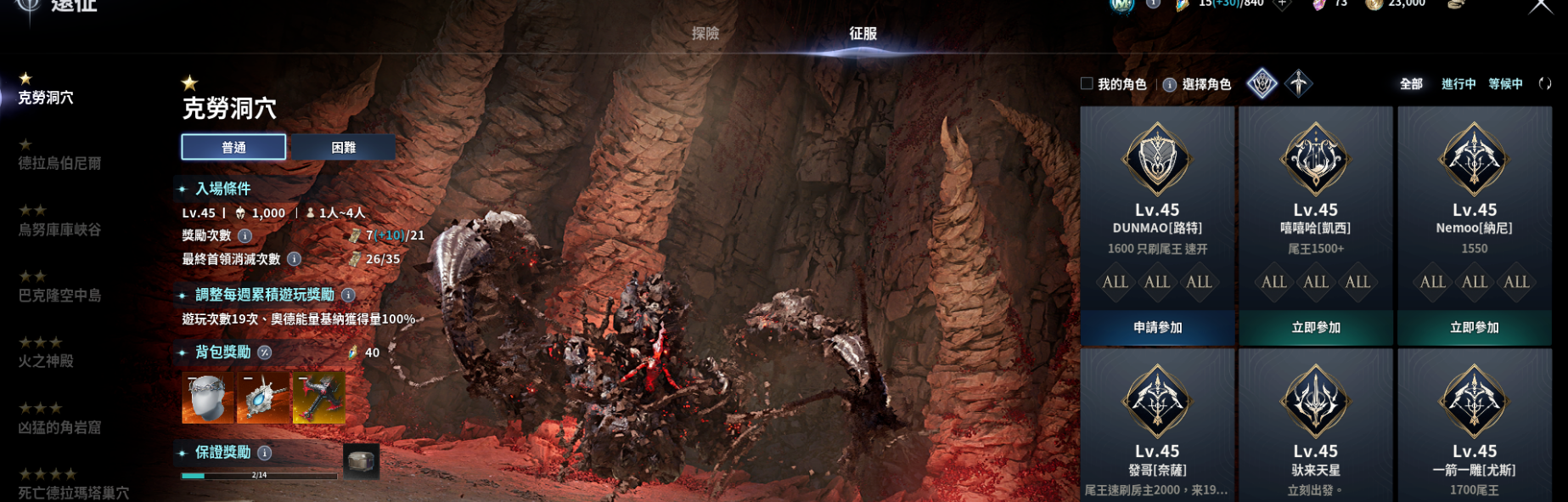Switch to the 探險 tab
The height and width of the screenshot is (502, 1568).
coord(705,33)
